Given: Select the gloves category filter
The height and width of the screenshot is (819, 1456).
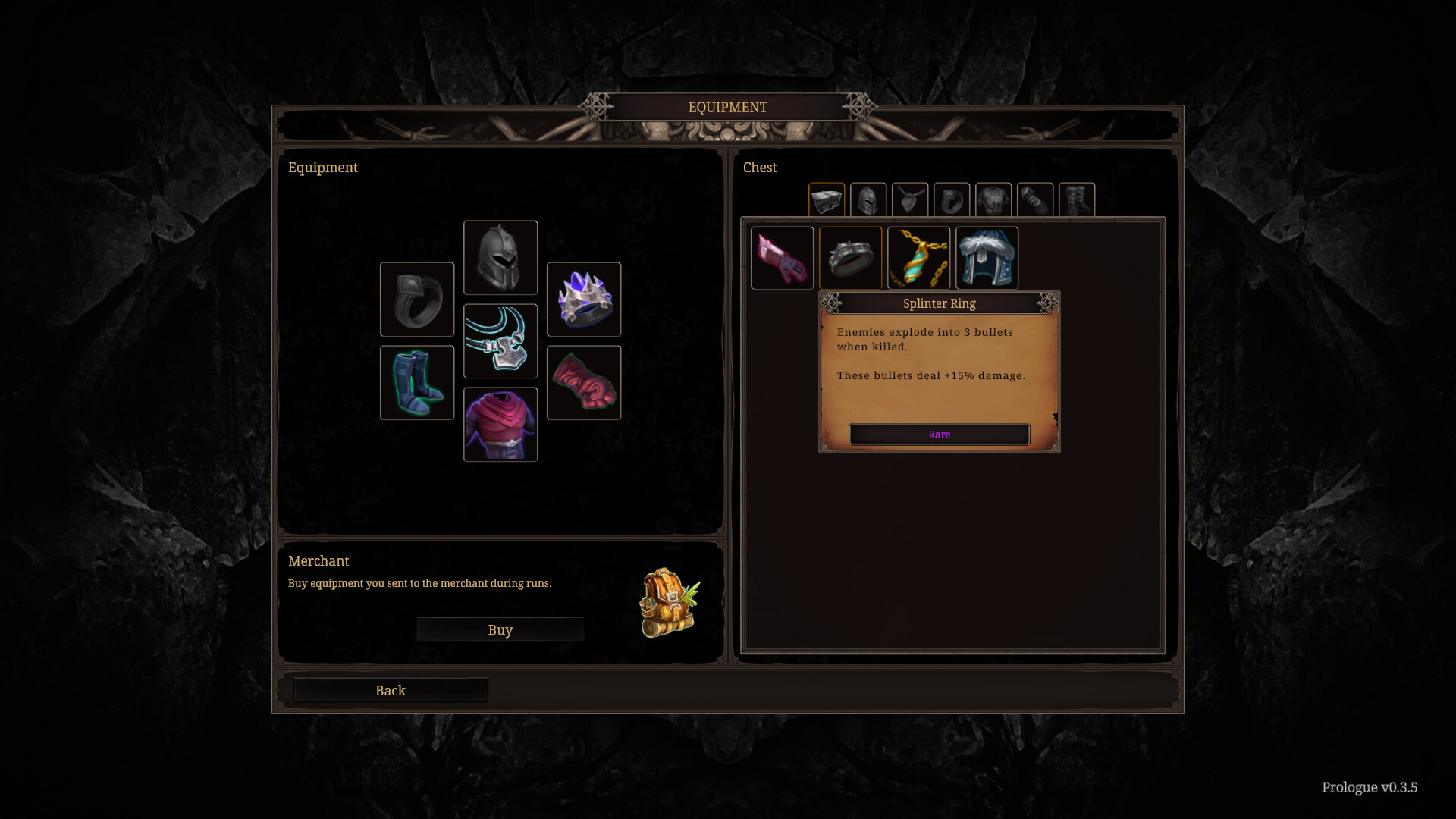Looking at the screenshot, I should click(x=1034, y=199).
